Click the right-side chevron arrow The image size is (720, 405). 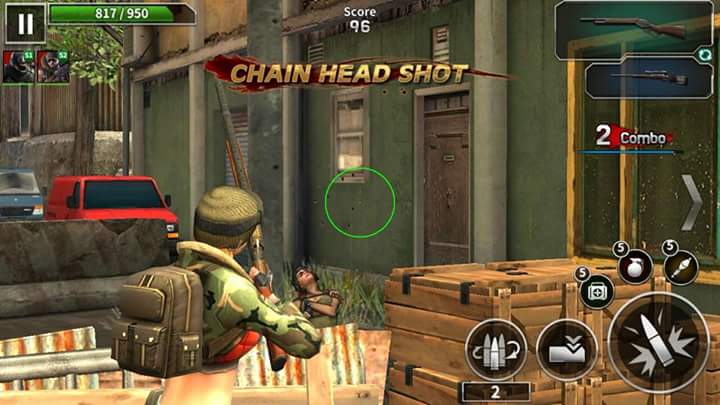[x=692, y=201]
